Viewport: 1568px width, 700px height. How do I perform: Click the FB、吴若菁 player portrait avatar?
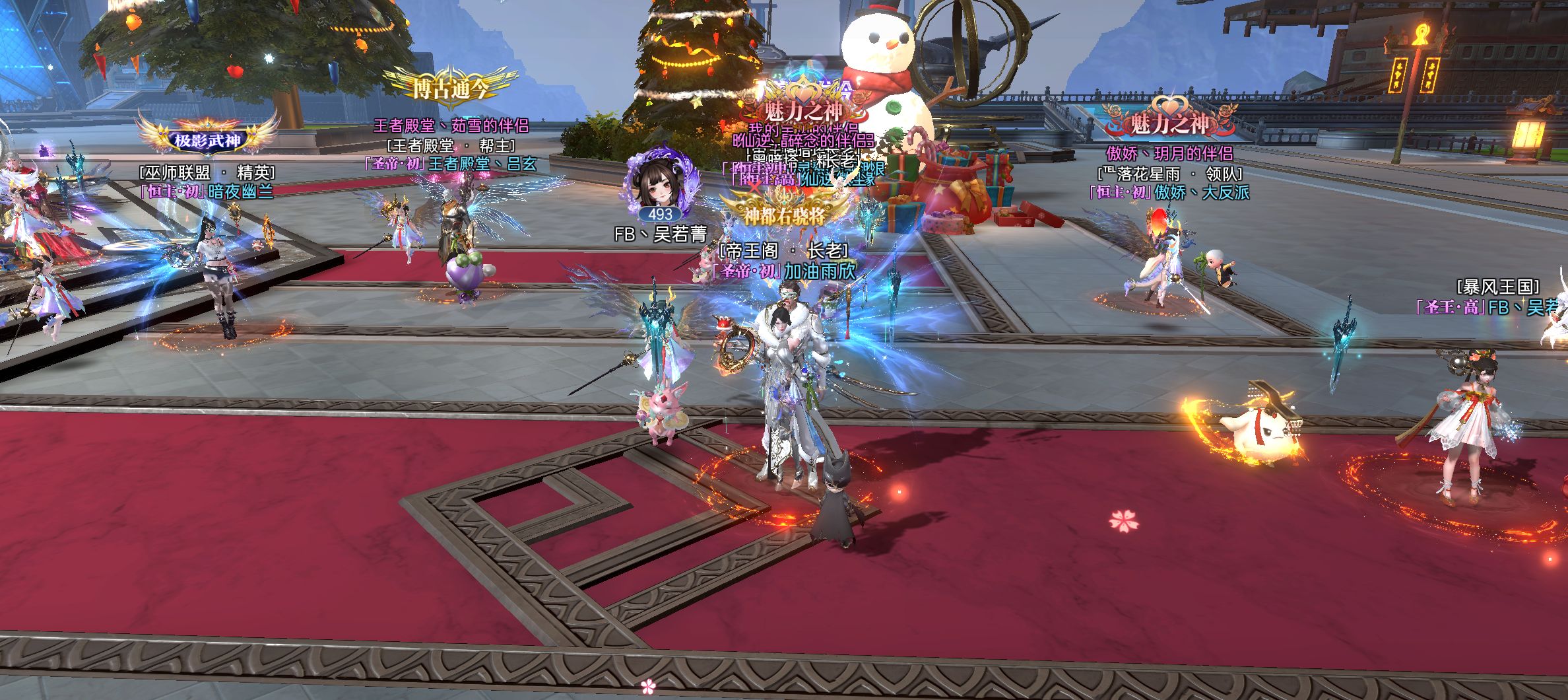661,184
